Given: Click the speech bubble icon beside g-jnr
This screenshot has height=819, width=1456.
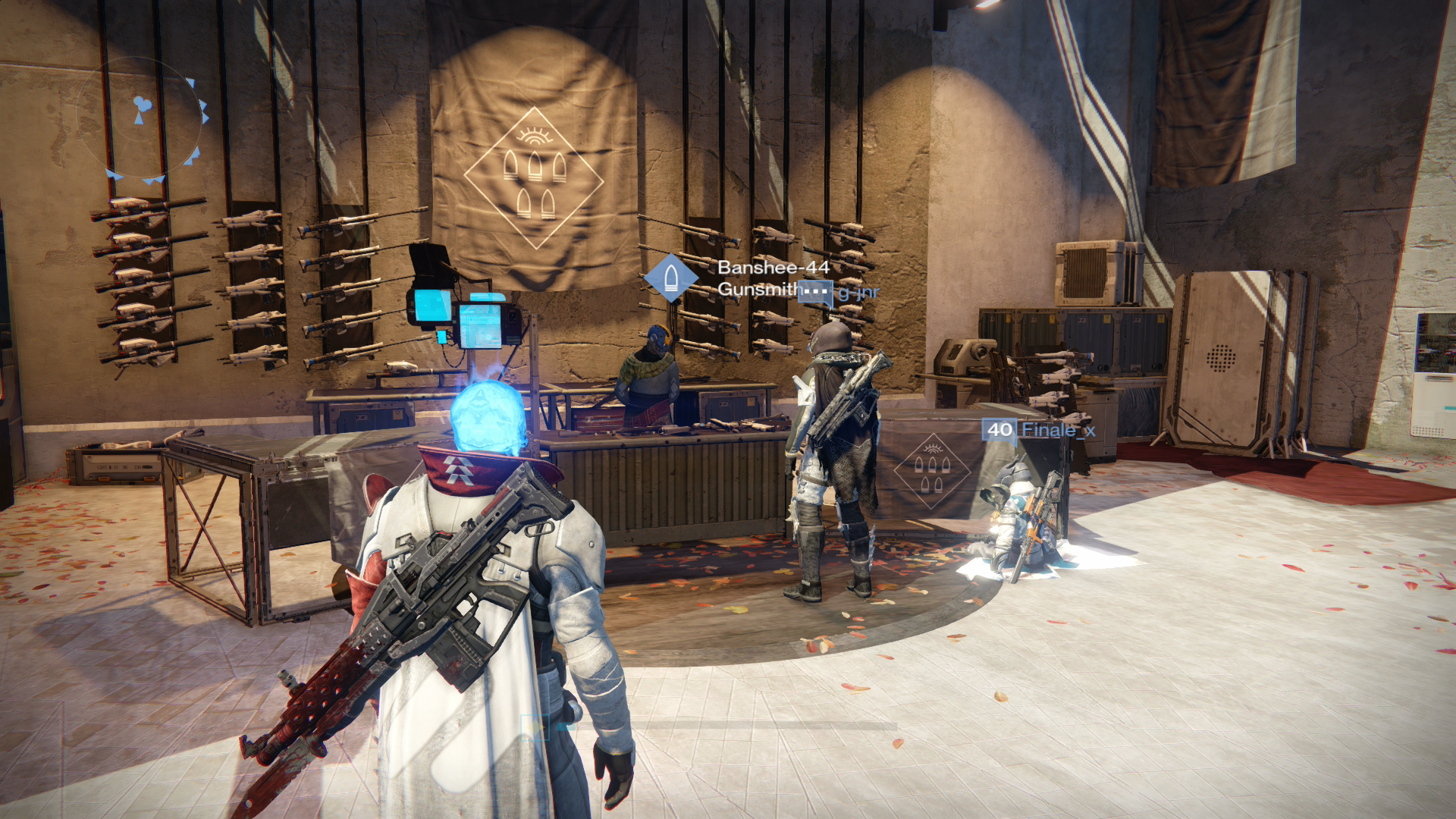Looking at the screenshot, I should tap(816, 292).
